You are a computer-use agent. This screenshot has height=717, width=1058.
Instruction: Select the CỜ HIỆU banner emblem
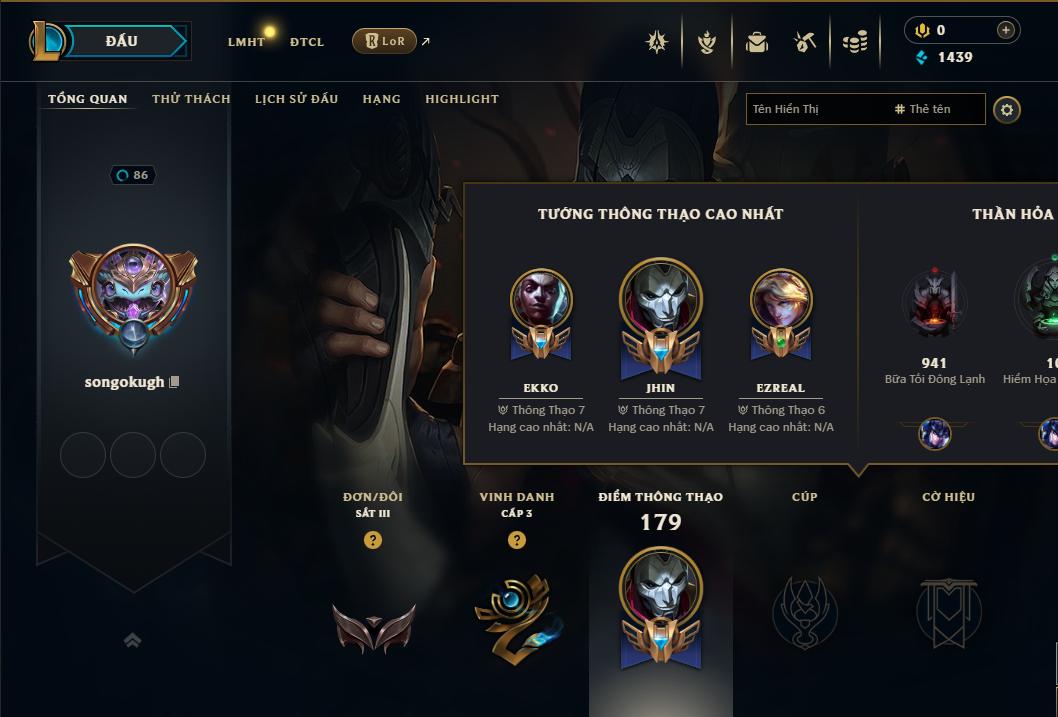[948, 612]
